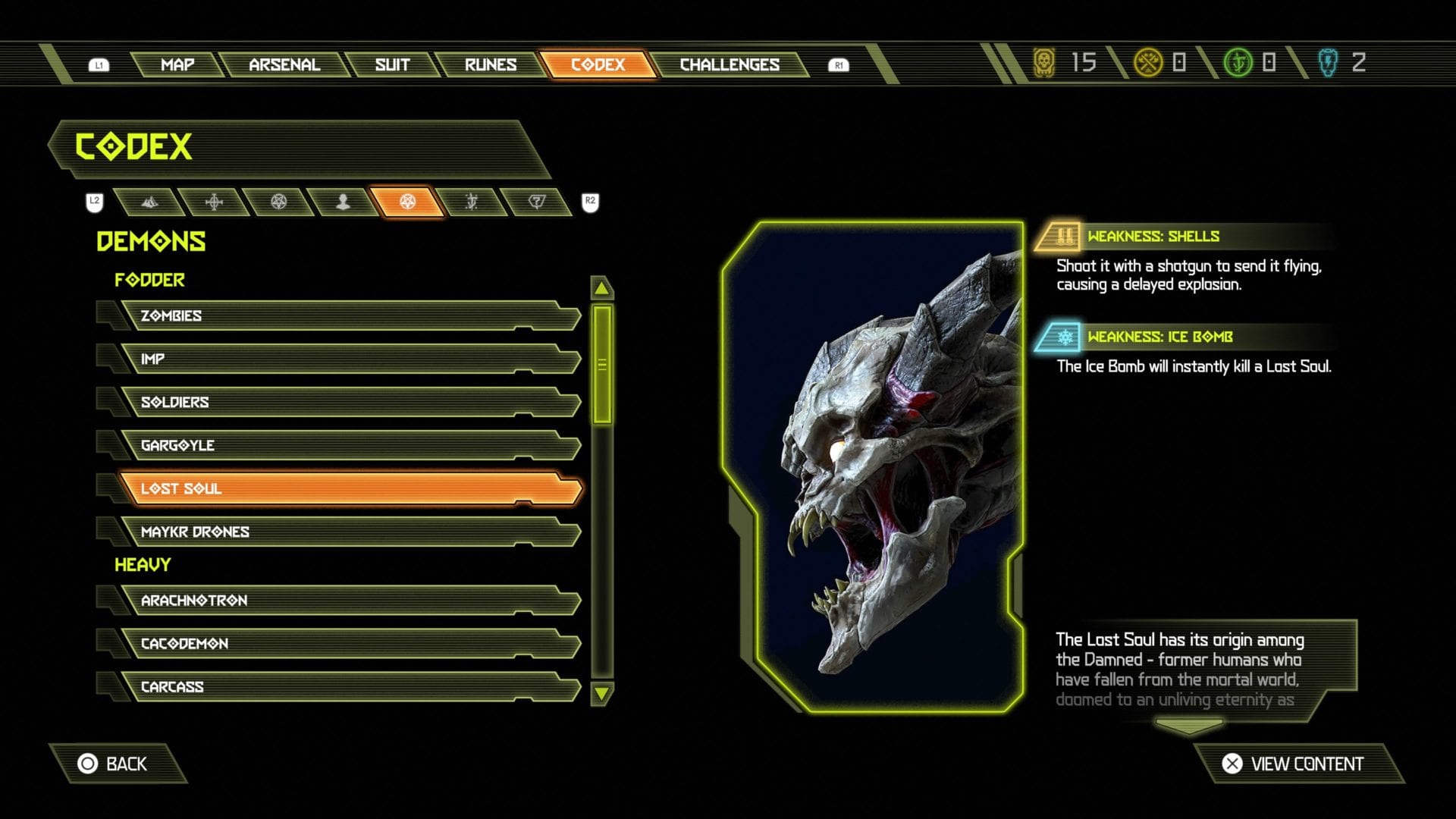Viewport: 1456px width, 819px height.
Task: Open the Carcass entry
Action: pos(349,687)
